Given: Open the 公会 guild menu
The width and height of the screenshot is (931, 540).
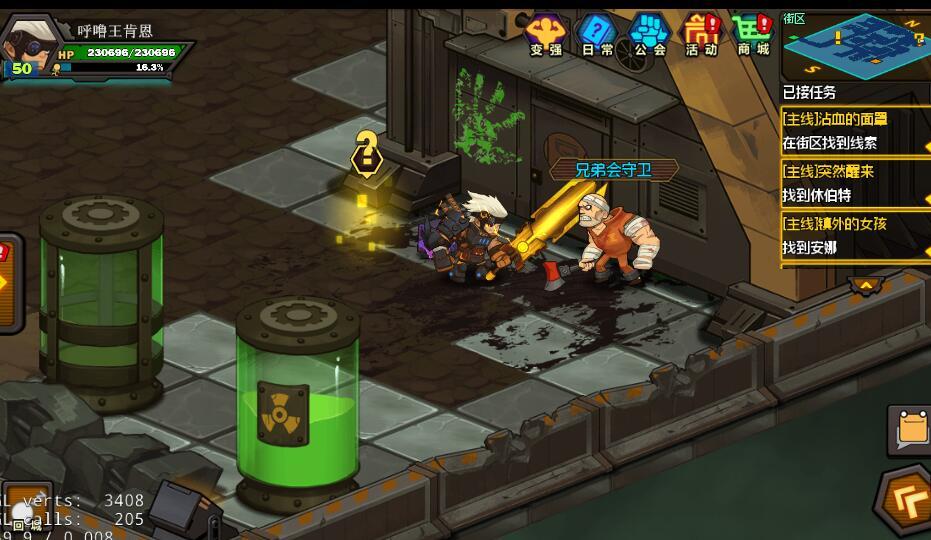Looking at the screenshot, I should tap(650, 34).
